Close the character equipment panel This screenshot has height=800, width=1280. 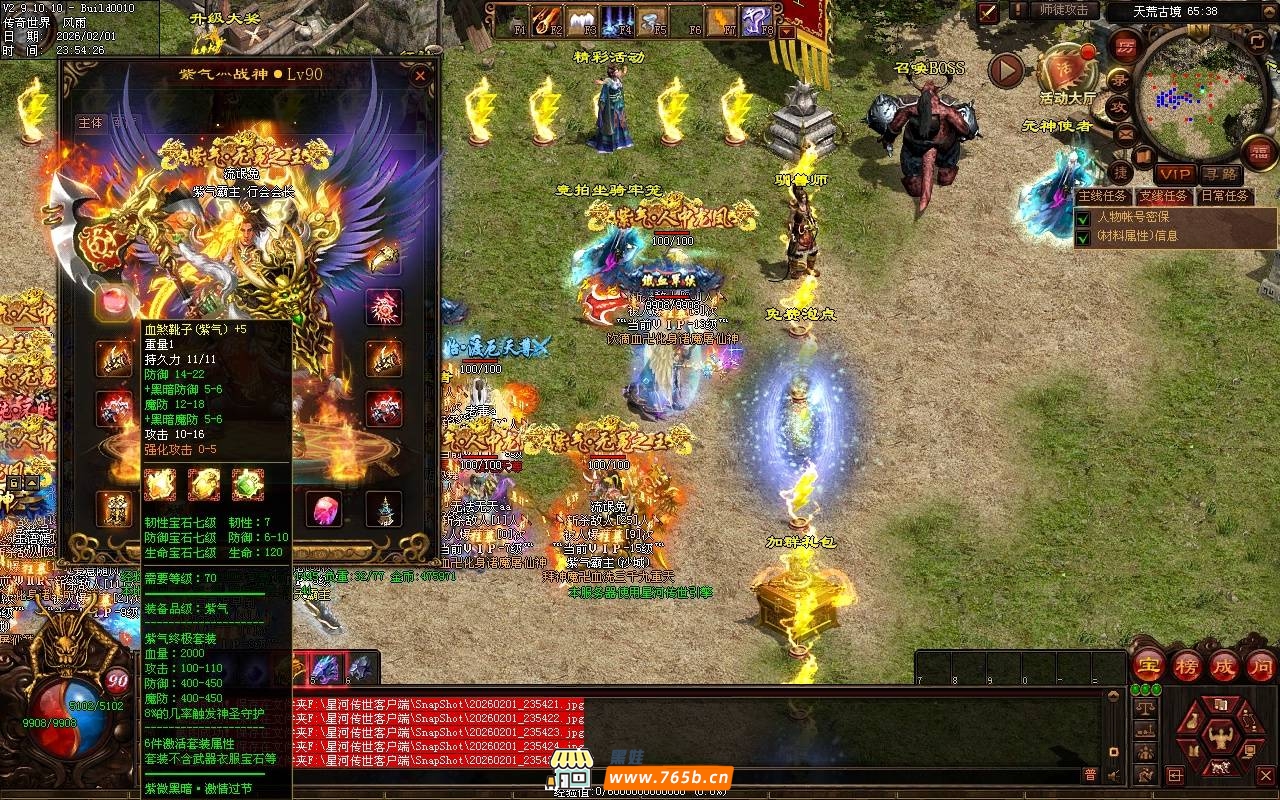click(420, 75)
